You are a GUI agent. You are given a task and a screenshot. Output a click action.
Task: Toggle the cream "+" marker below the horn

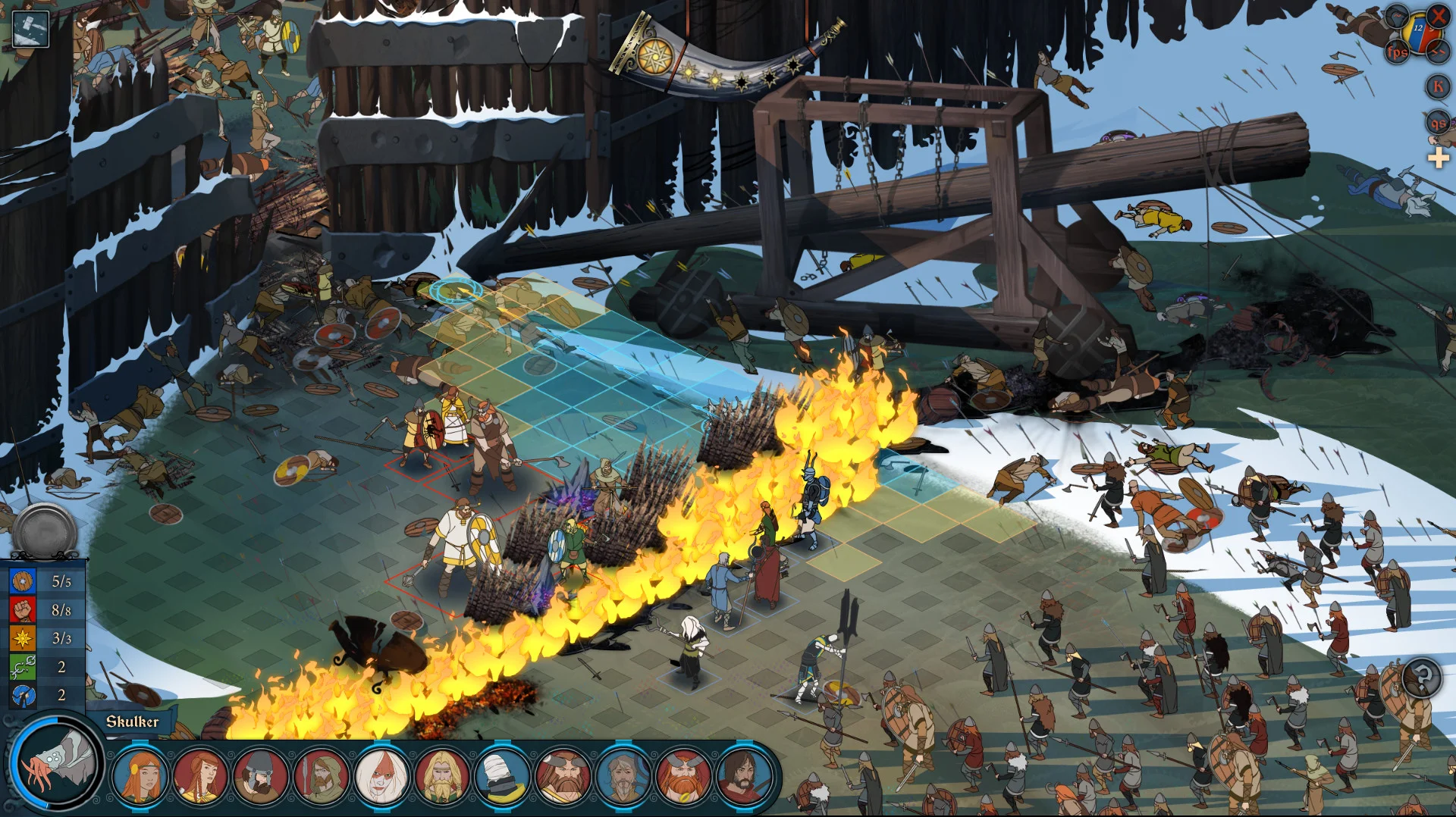click(1439, 159)
